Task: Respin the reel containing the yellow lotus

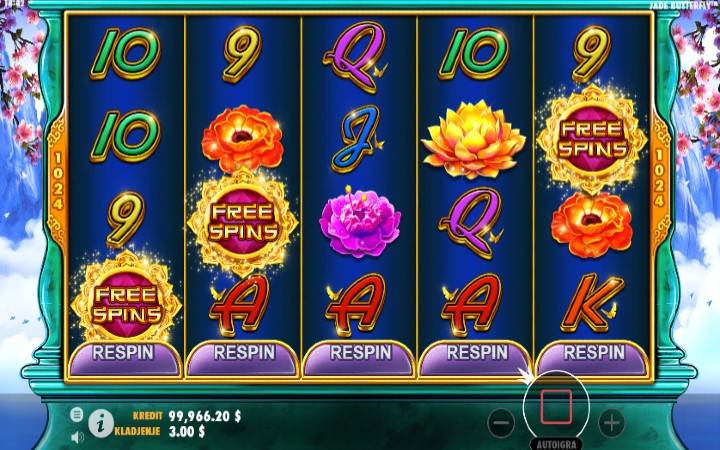Action: [x=476, y=354]
